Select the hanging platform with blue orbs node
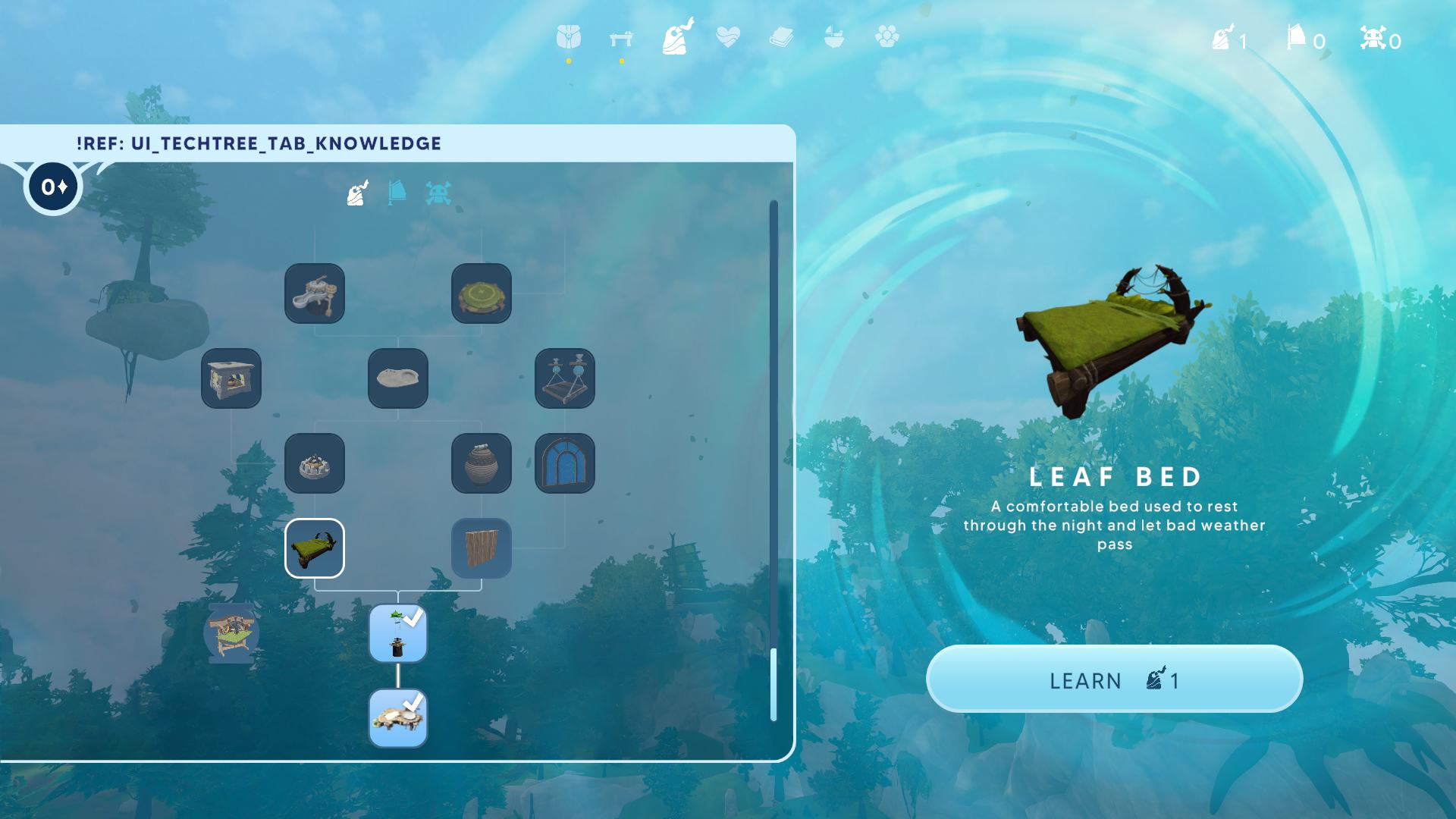The image size is (1456, 819). 565,378
